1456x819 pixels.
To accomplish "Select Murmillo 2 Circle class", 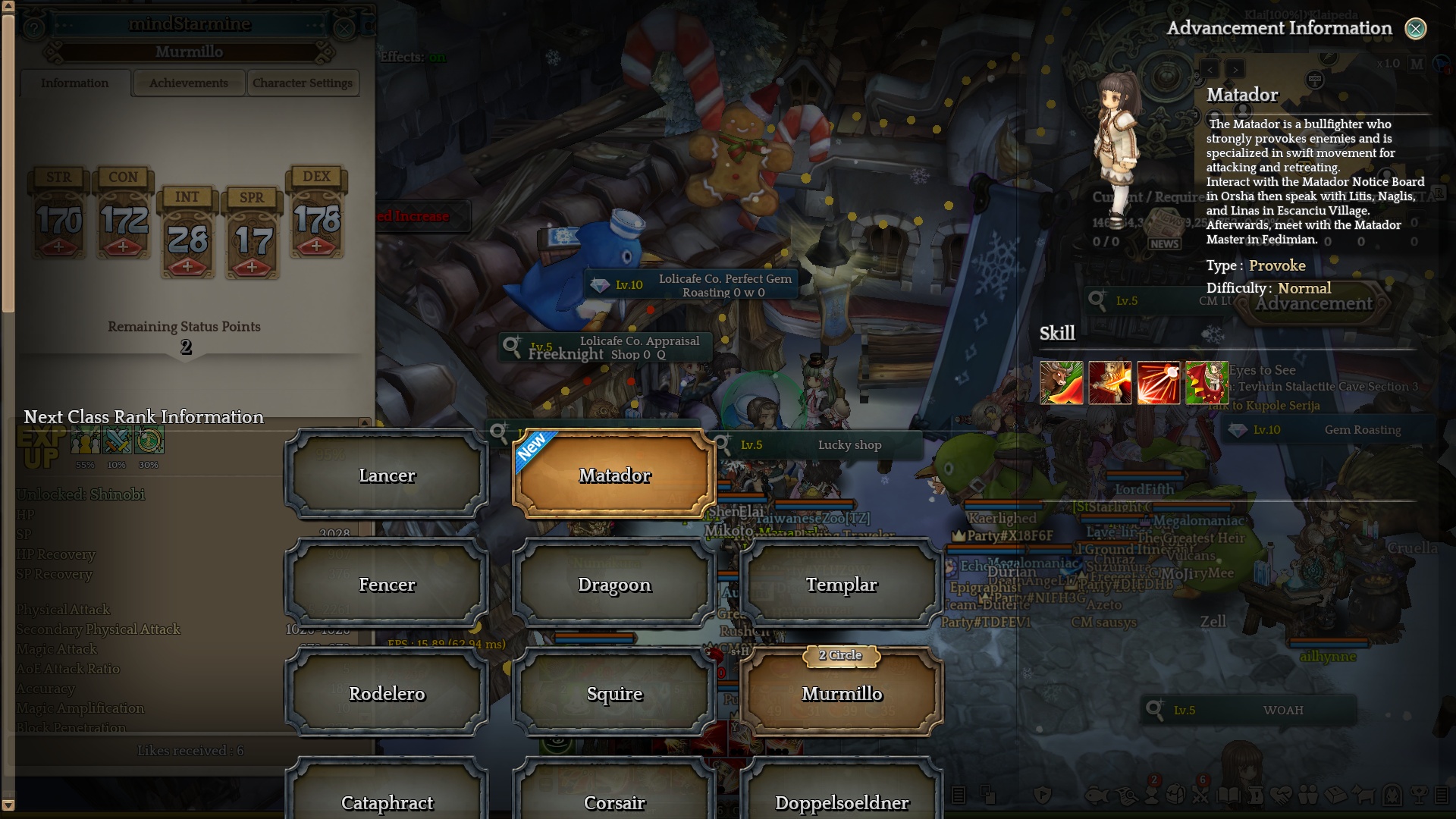I will (842, 694).
